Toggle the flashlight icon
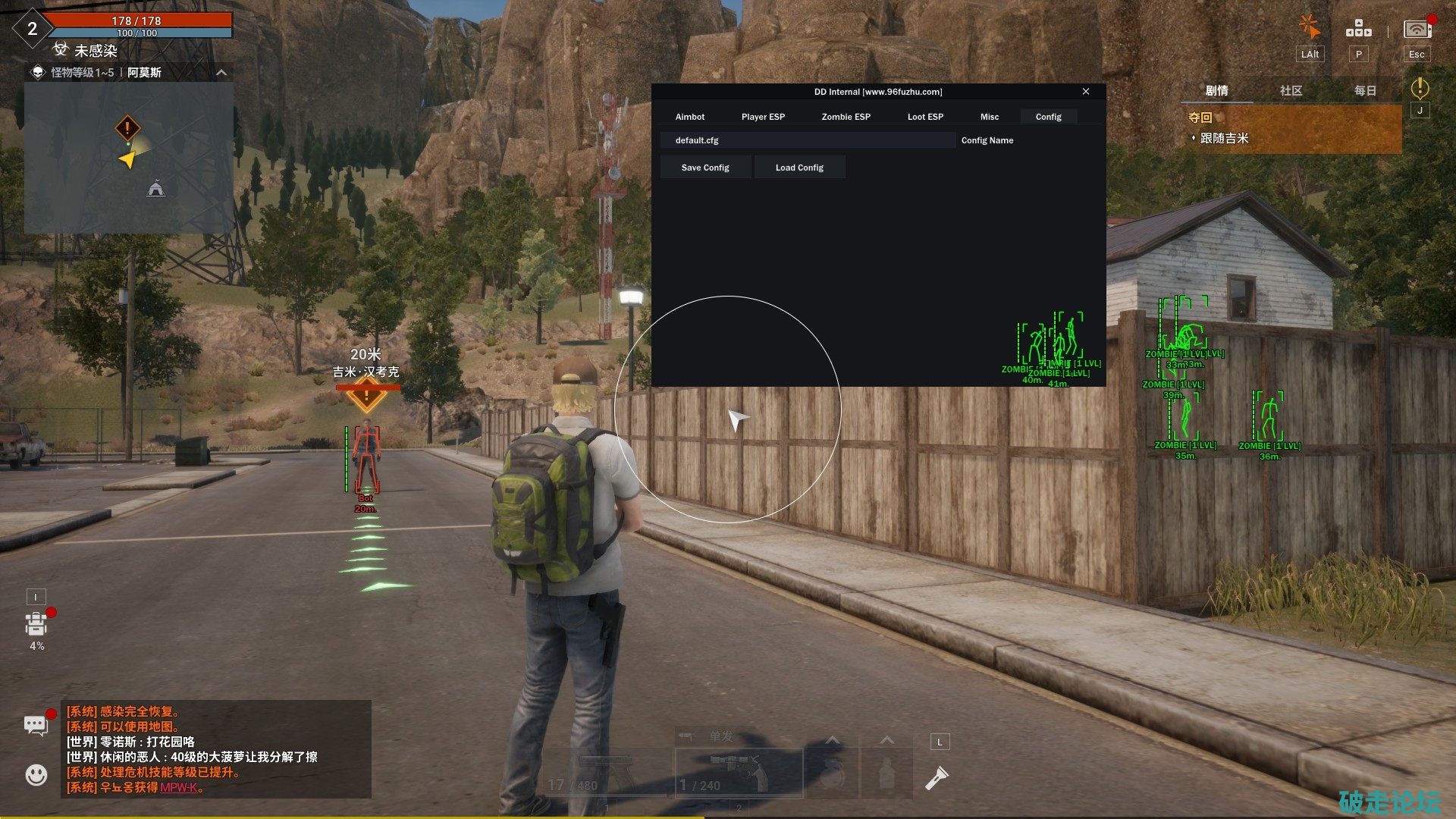Viewport: 1456px width, 819px height. 937,778
